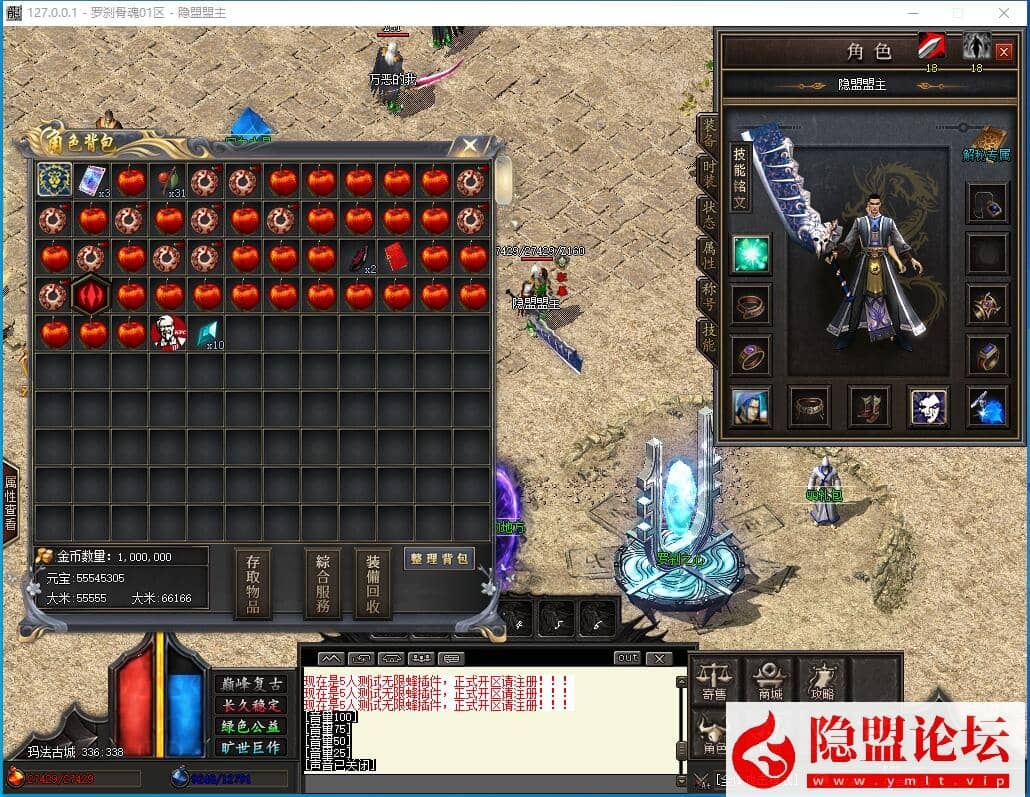Screen dimensions: 1030x797
Task: Switch to the 状态 status tab
Action: pos(708,215)
